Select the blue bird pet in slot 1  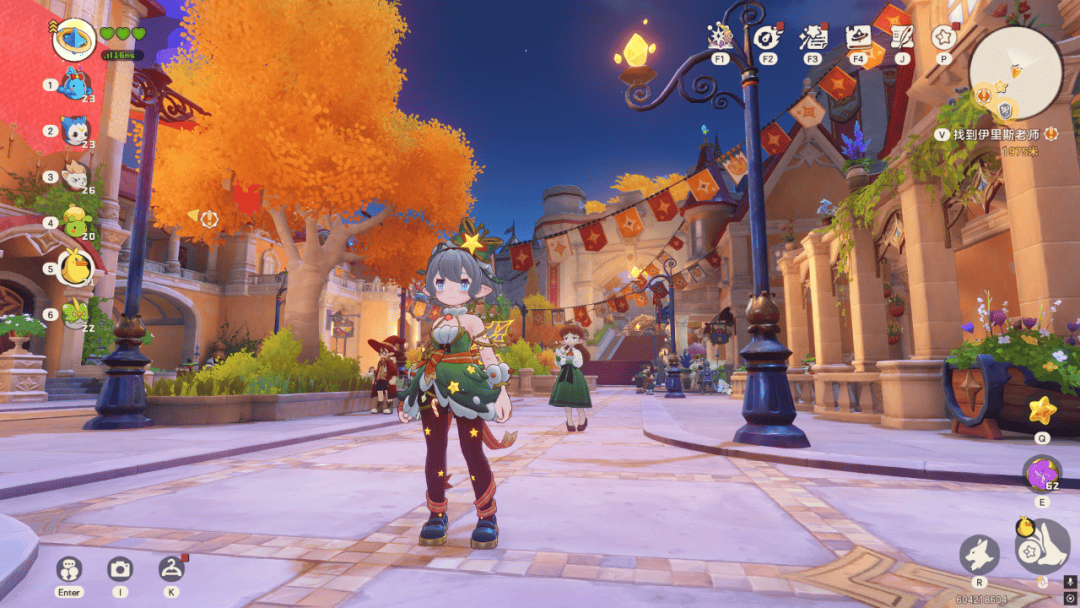click(x=74, y=85)
